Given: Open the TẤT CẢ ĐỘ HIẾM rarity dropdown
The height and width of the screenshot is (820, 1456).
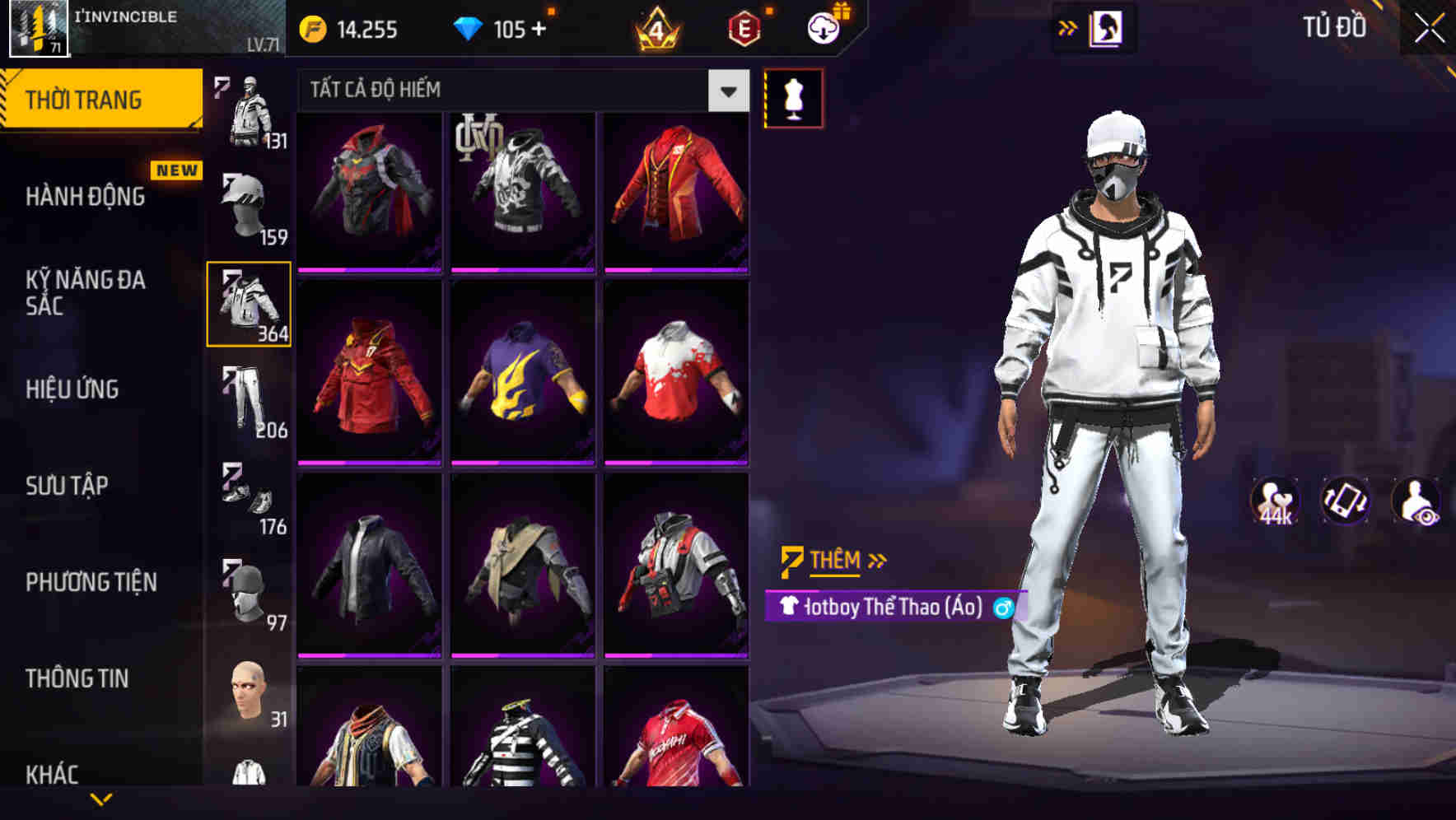Looking at the screenshot, I should 519,89.
